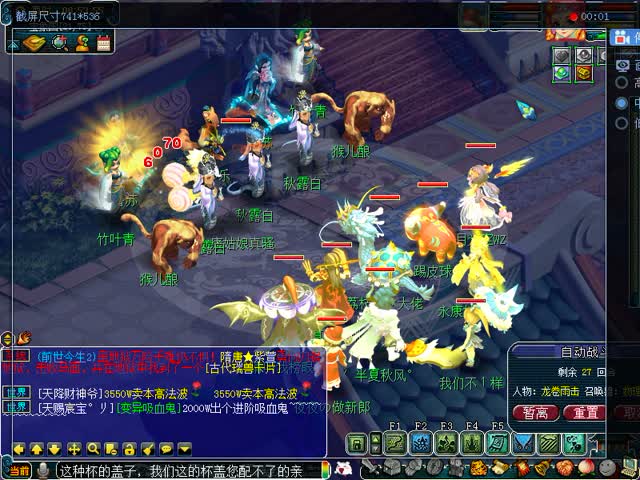Click the 重置 reset button
The height and width of the screenshot is (480, 640).
(x=587, y=412)
